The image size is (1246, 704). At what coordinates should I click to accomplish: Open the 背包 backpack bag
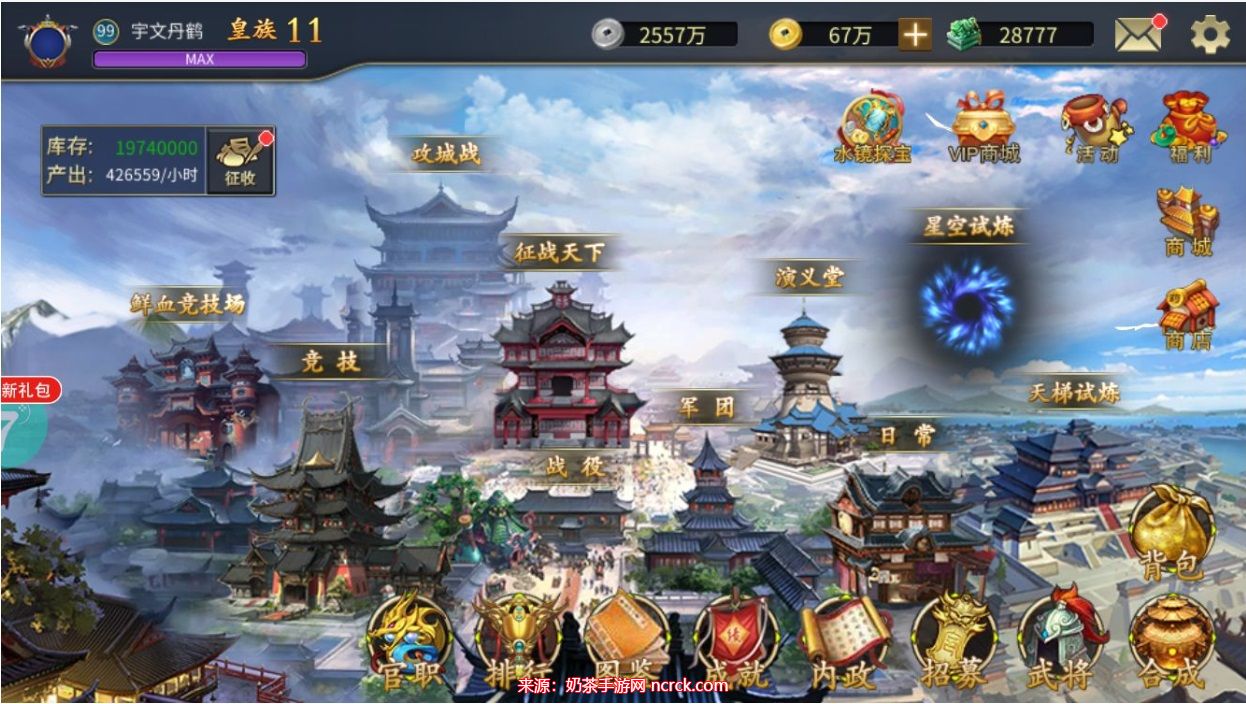click(x=1171, y=532)
